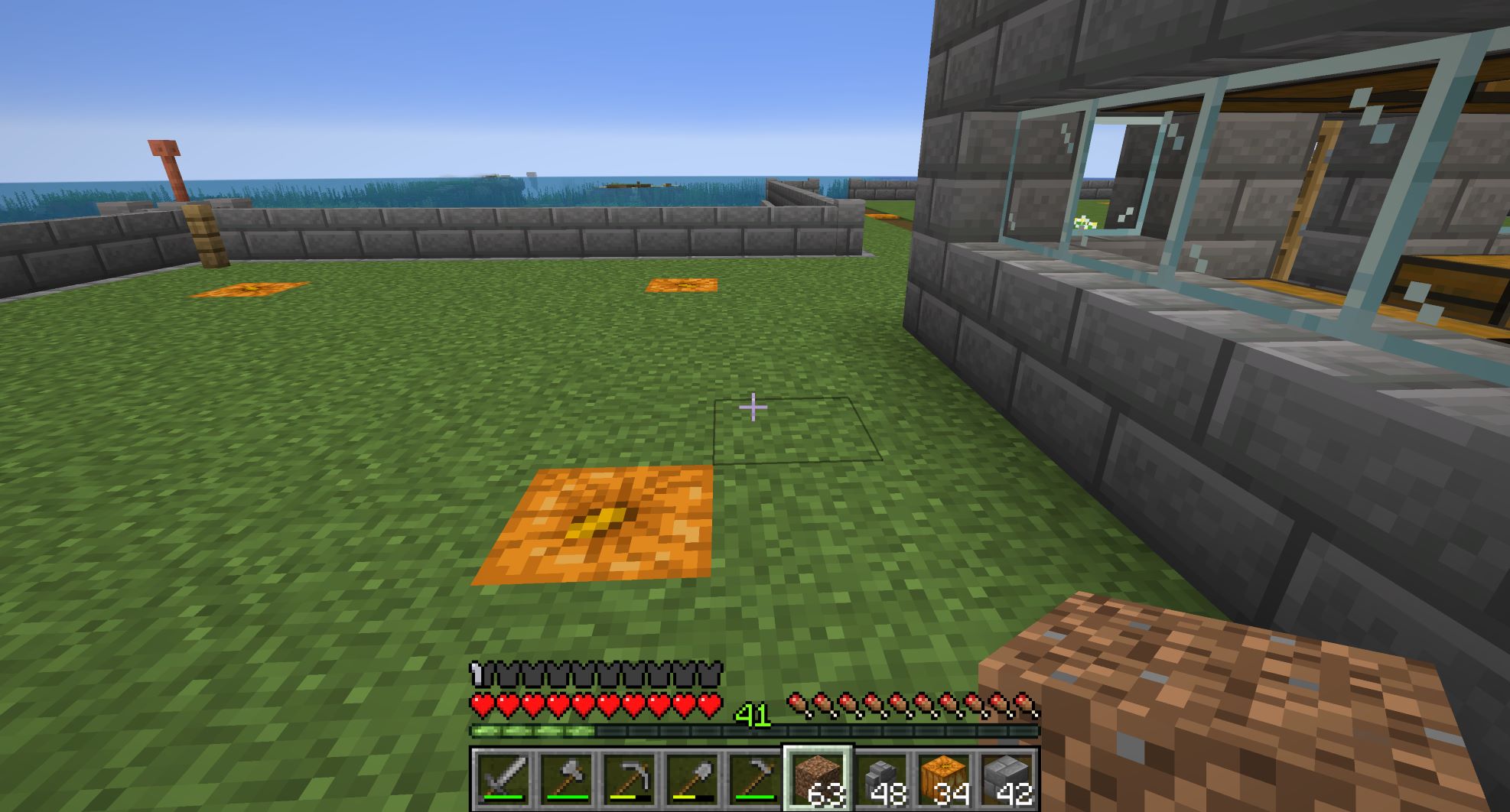Select the iron axe hotbar slot
1510x812 pixels.
pos(566,780)
